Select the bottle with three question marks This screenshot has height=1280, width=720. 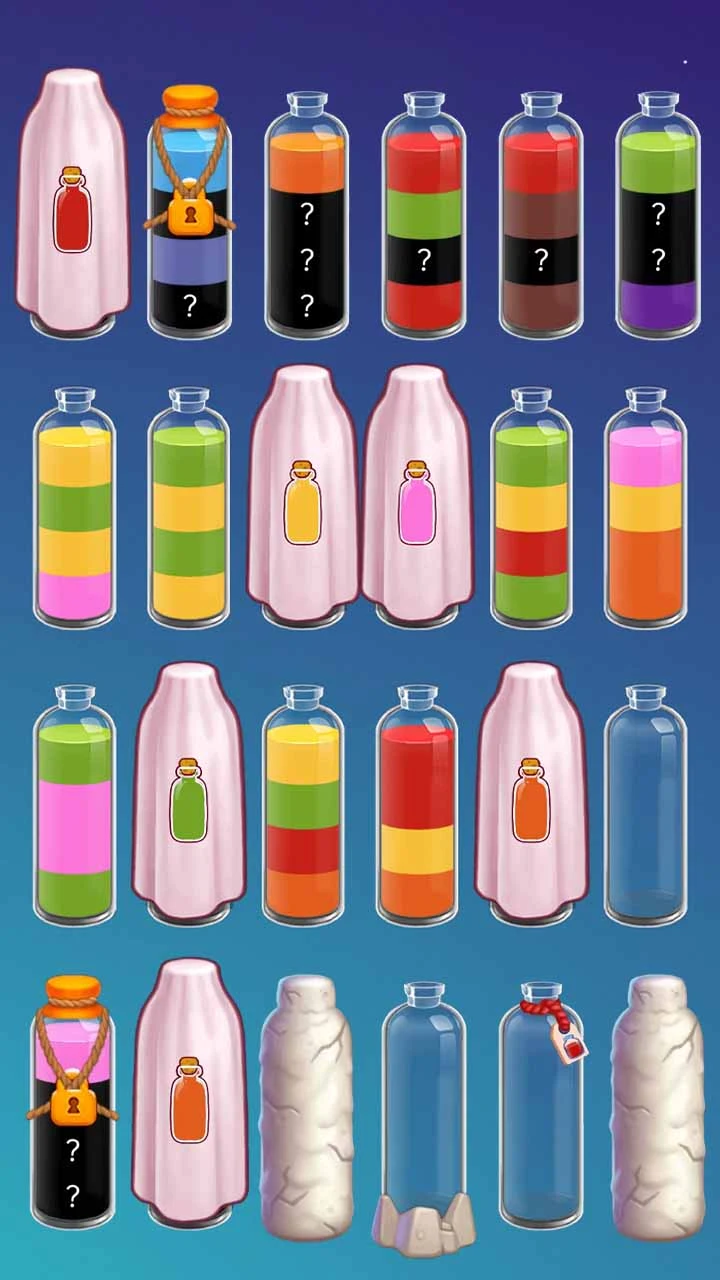306,215
